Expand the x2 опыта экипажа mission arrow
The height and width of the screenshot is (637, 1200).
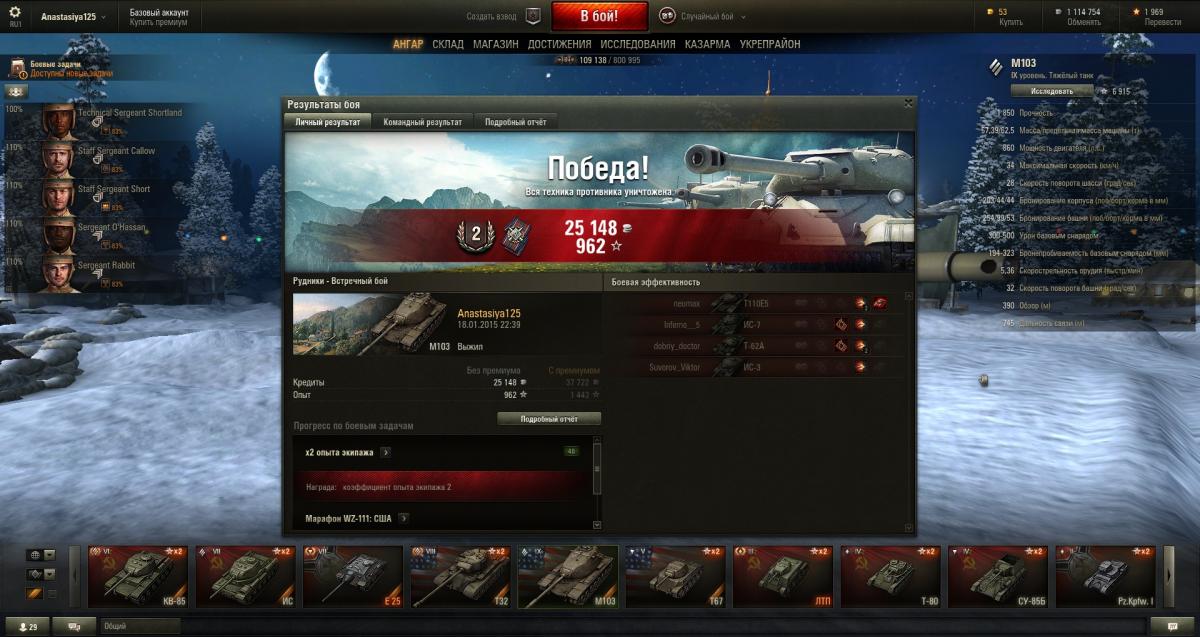tap(386, 452)
